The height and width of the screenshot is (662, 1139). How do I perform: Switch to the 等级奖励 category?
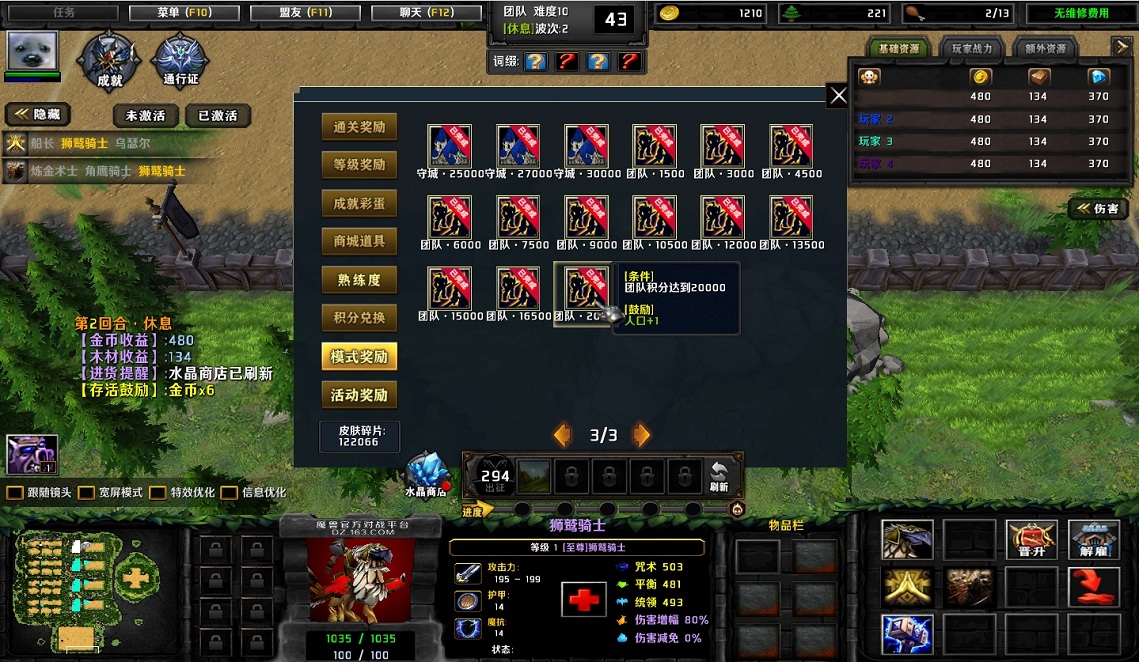[359, 165]
